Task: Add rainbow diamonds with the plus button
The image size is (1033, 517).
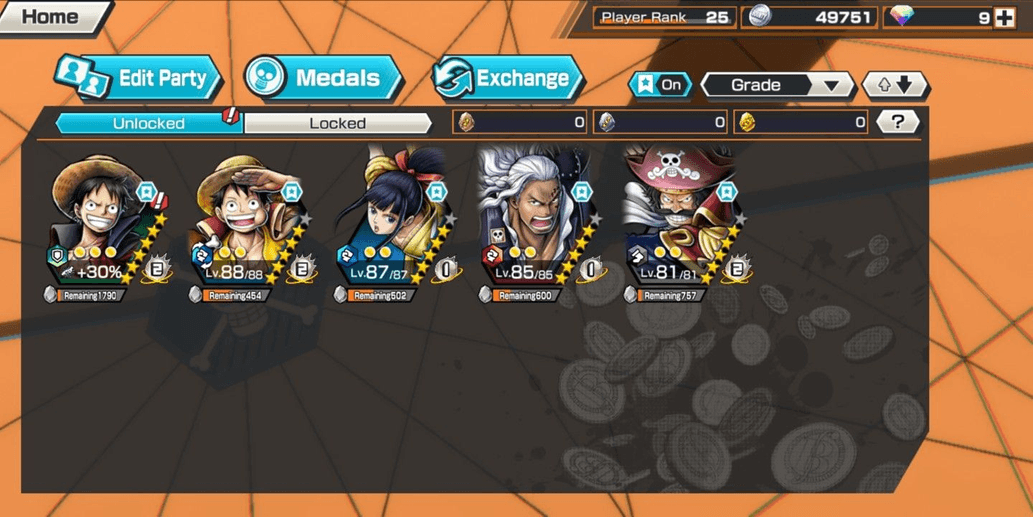Action: 1004,17
